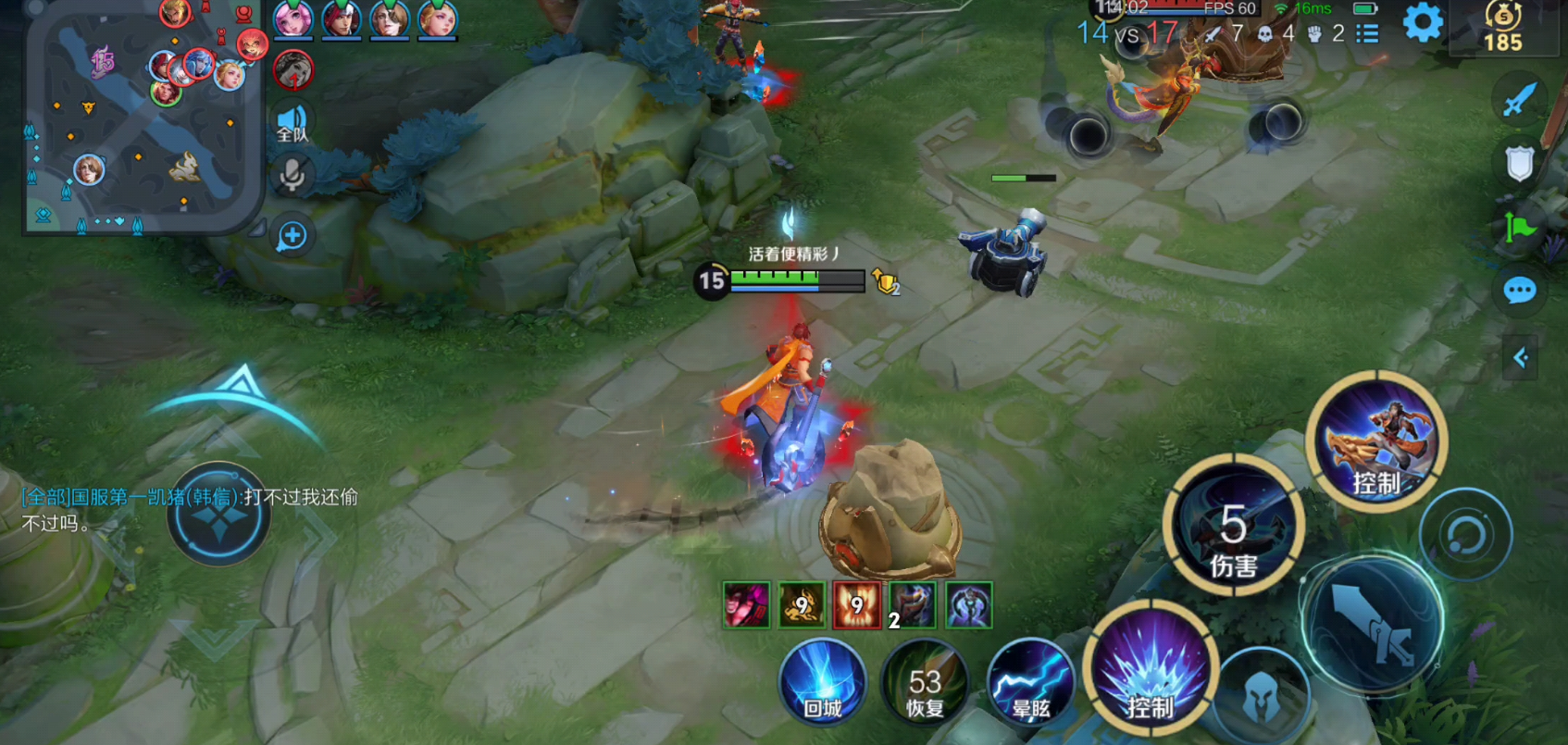Image resolution: width=1568 pixels, height=745 pixels.
Task: Toggle the microphone button
Action: [x=292, y=176]
